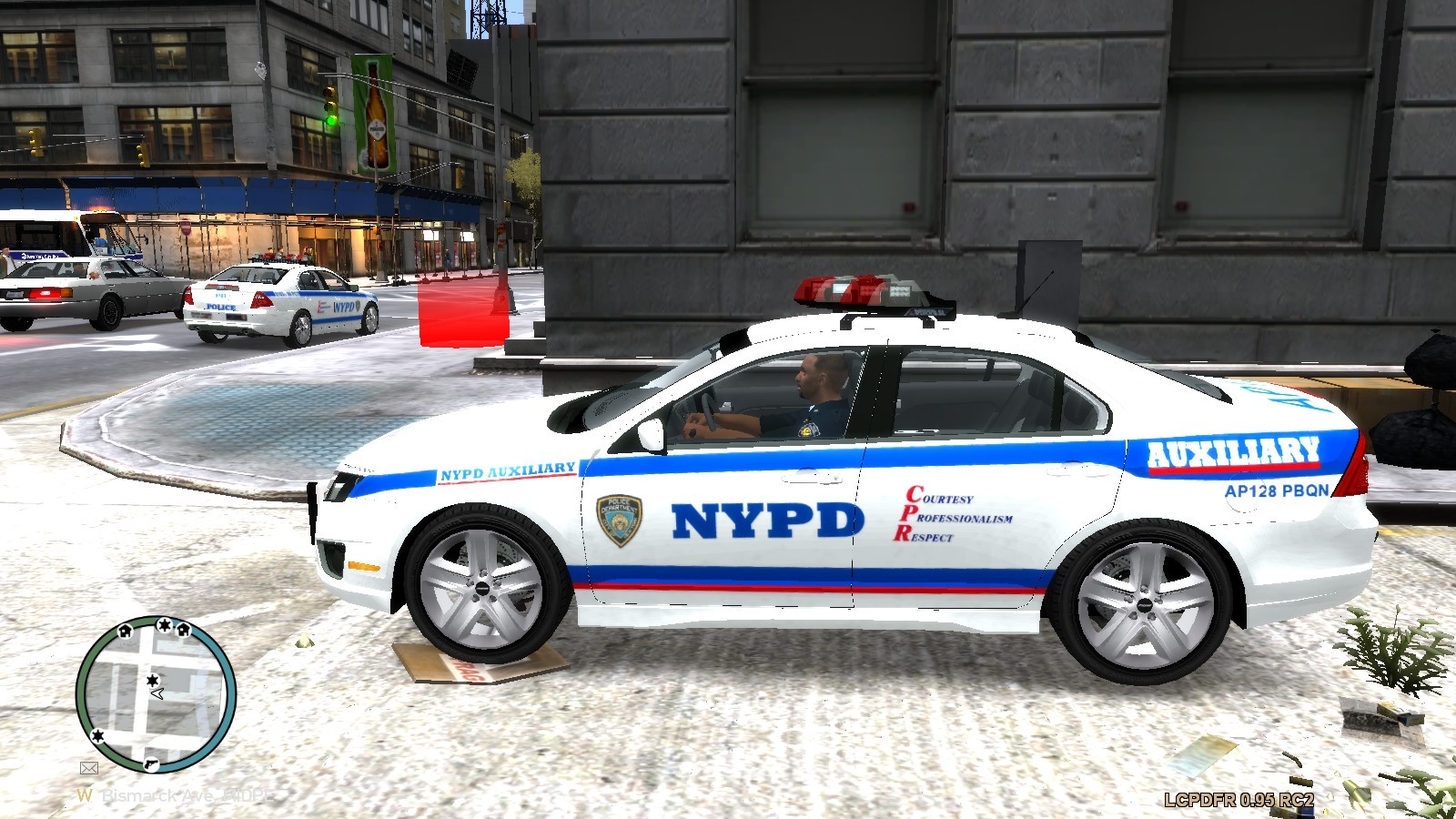Viewport: 1456px width, 819px height.
Task: Click the gun shop pistol icon on the minimap
Action: (152, 765)
